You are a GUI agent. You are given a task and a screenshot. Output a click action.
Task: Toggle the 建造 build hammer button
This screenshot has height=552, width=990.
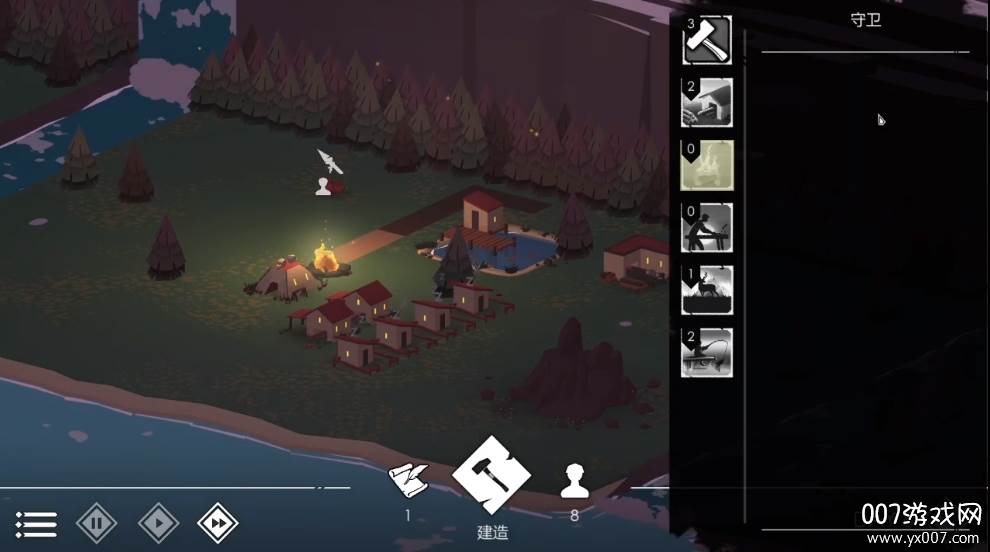pos(490,475)
